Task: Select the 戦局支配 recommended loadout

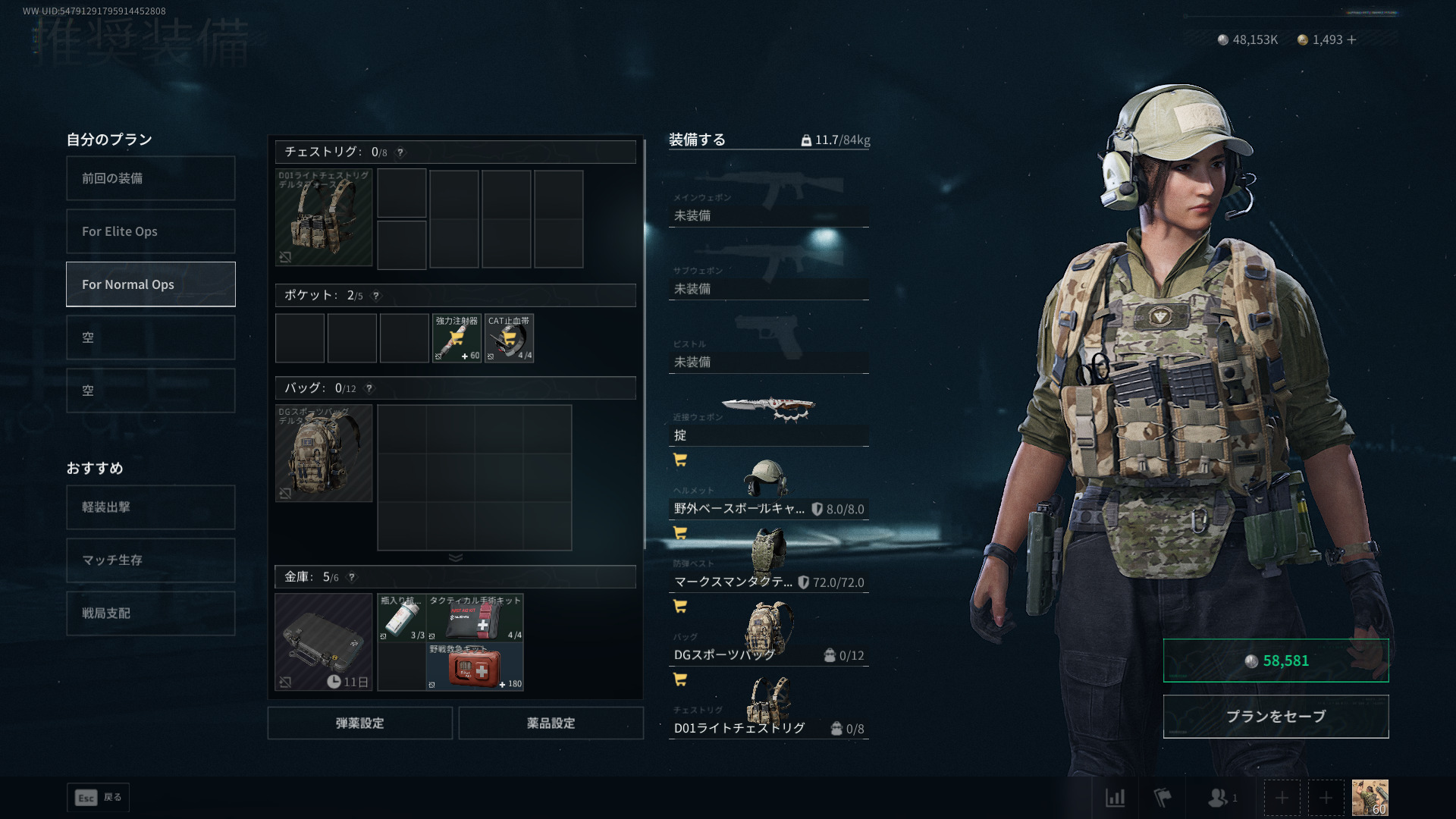Action: pyautogui.click(x=150, y=613)
